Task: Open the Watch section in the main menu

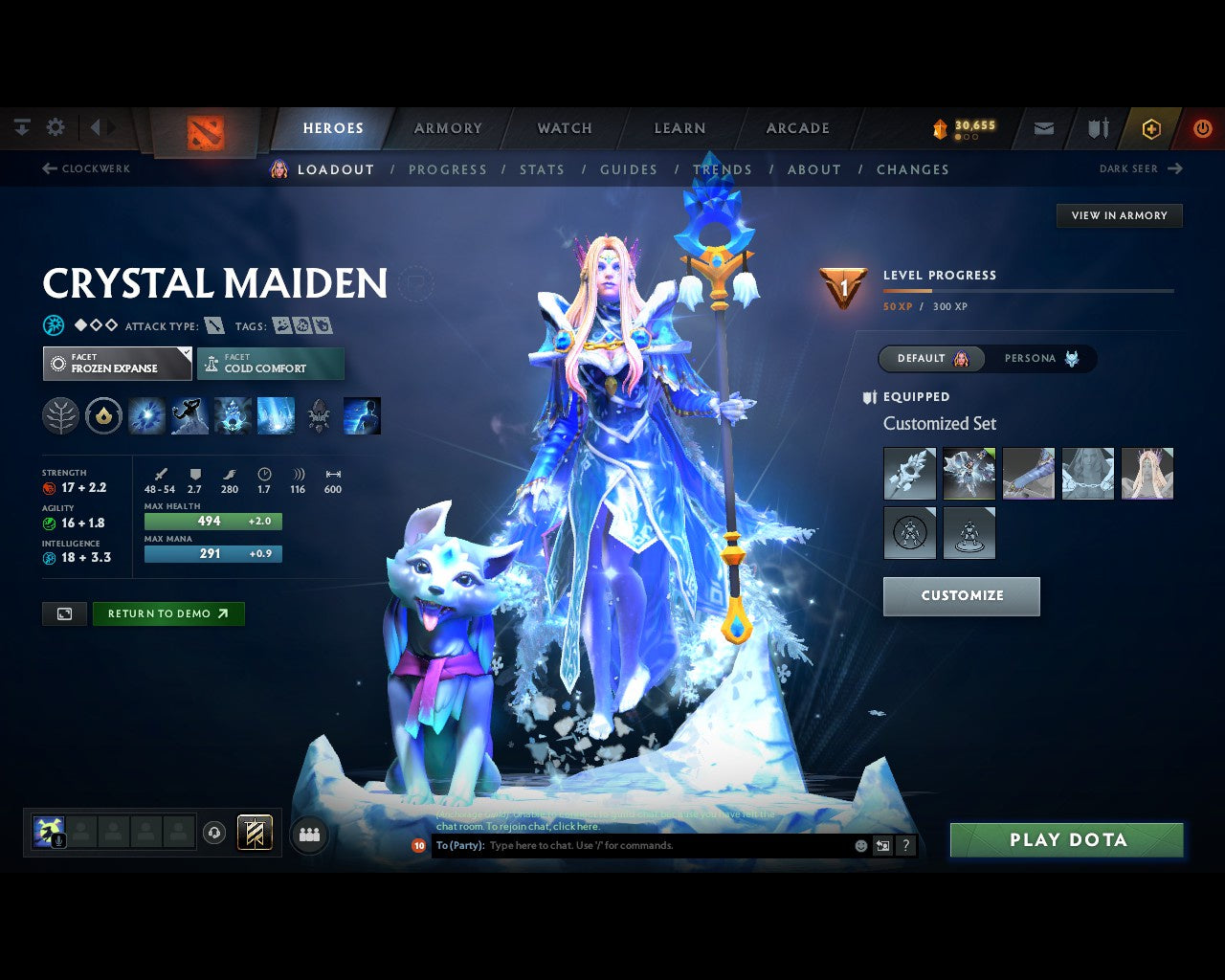Action: coord(564,127)
